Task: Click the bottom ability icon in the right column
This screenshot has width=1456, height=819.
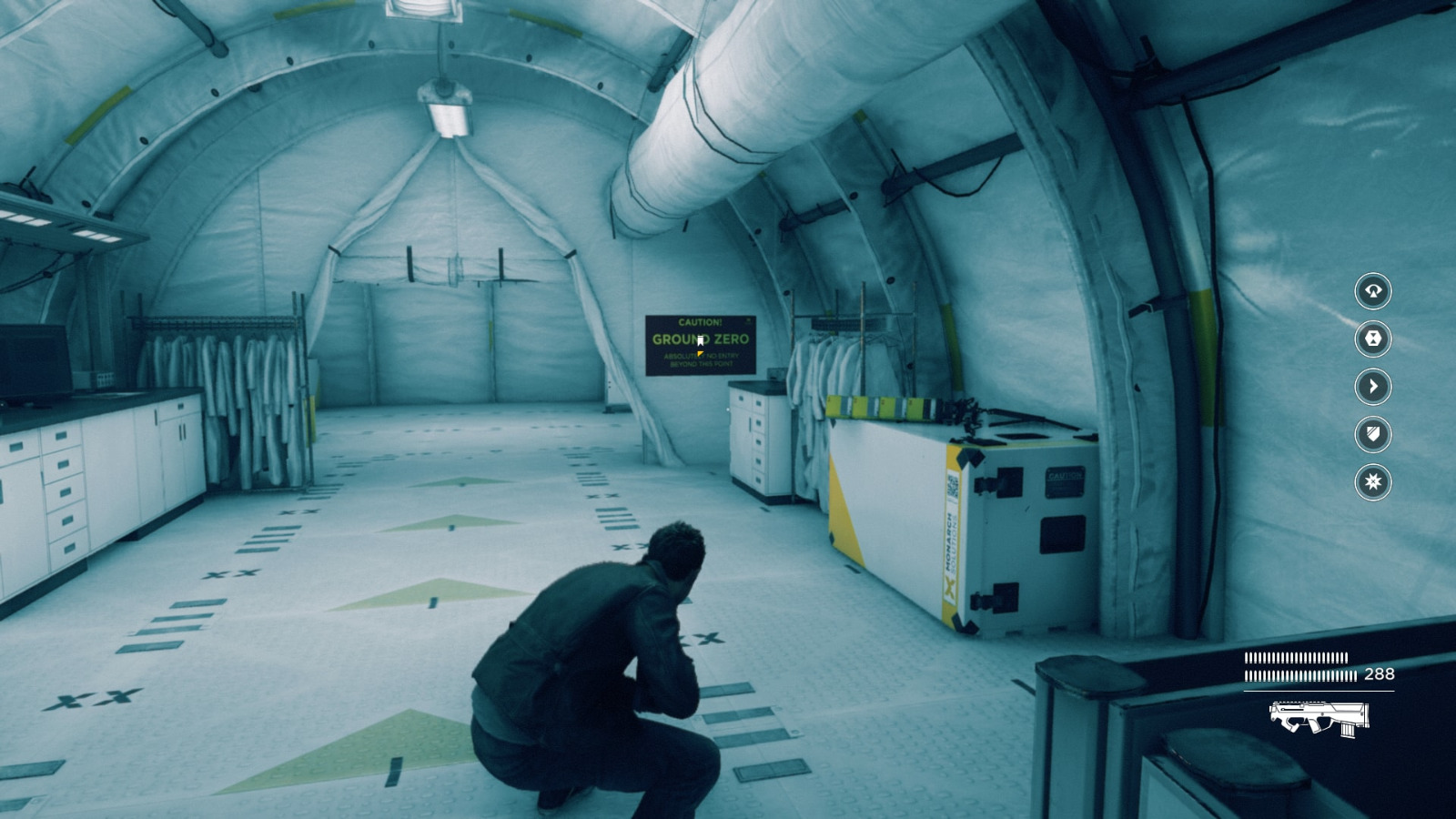Action: point(1371,483)
